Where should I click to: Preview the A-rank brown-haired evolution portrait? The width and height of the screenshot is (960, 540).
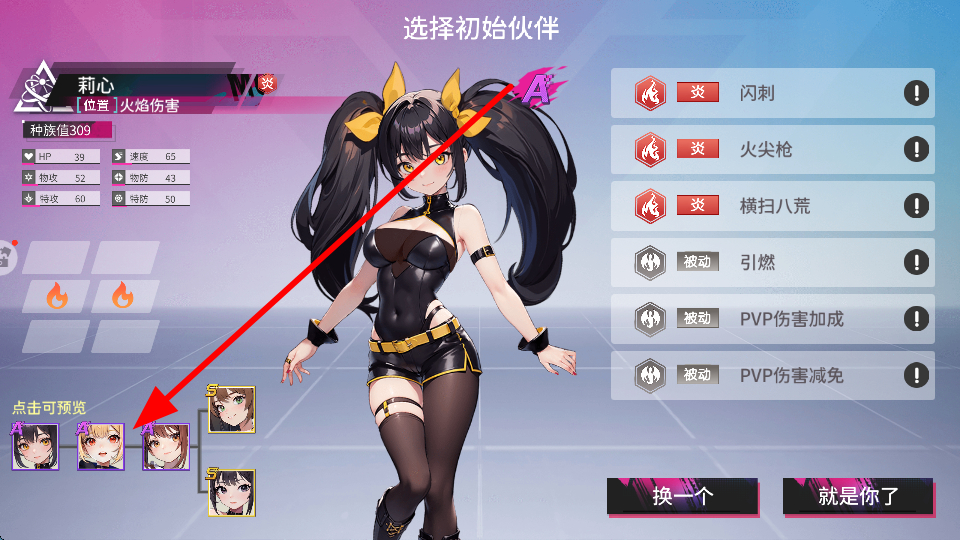pyautogui.click(x=166, y=446)
